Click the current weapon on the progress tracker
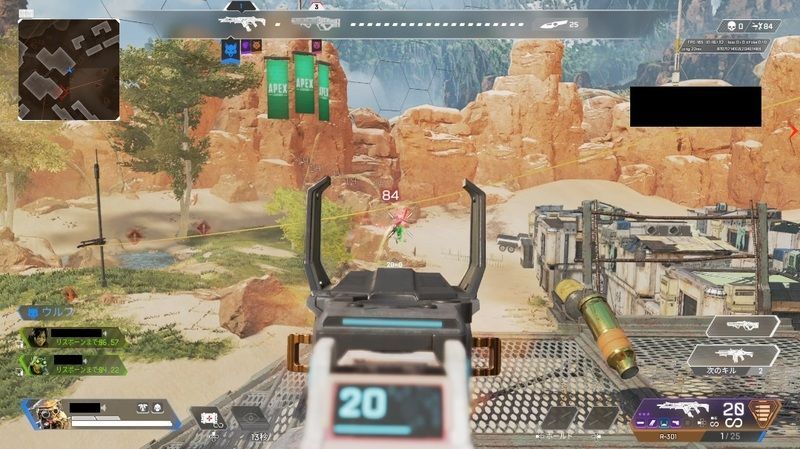The height and width of the screenshot is (449, 800). 241,20
